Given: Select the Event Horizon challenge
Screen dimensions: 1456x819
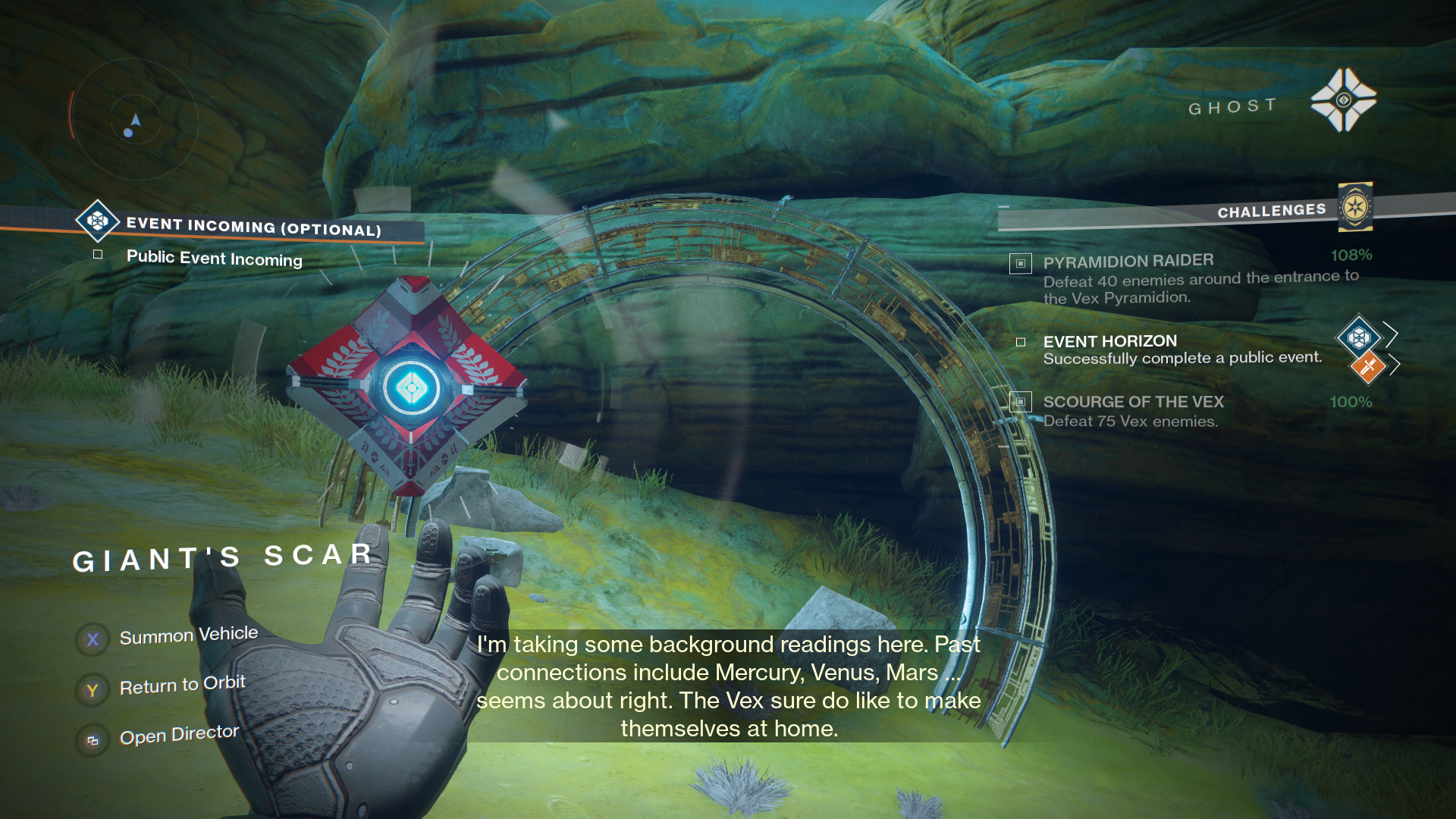Looking at the screenshot, I should tap(1109, 342).
